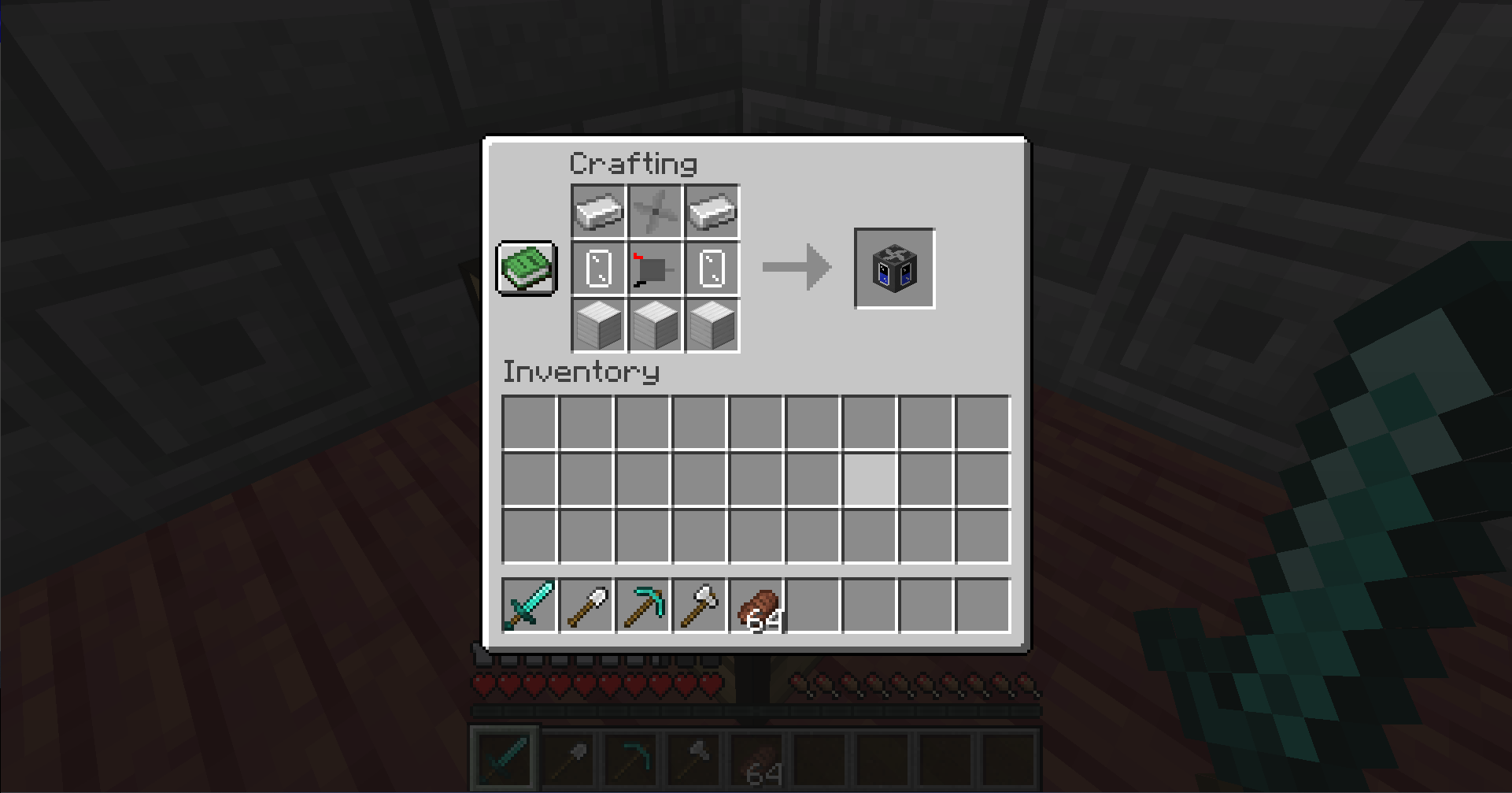Click the iron ingot in the top-left crafting slot

[x=598, y=211]
